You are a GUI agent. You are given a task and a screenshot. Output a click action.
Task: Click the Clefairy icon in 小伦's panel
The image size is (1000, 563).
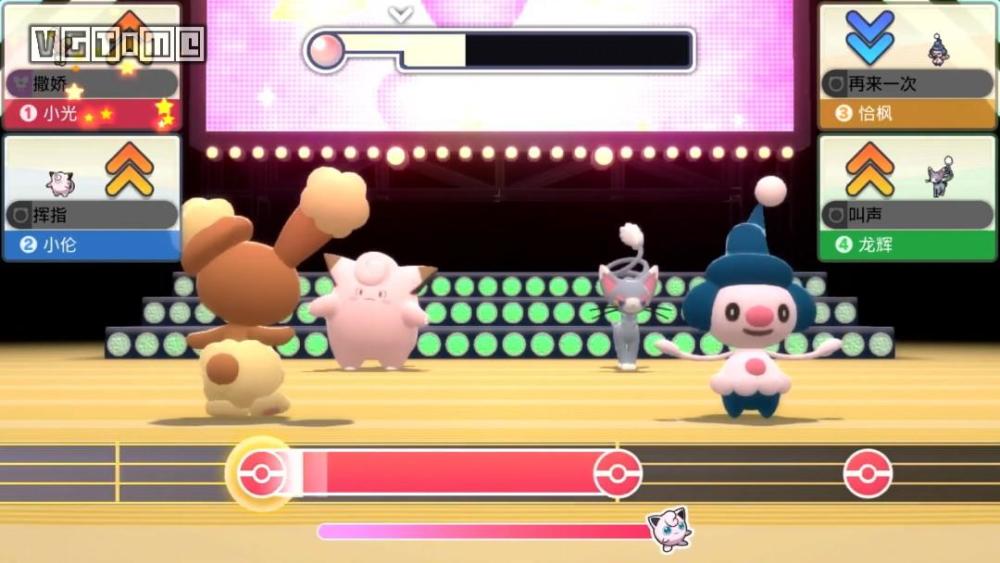coord(61,181)
